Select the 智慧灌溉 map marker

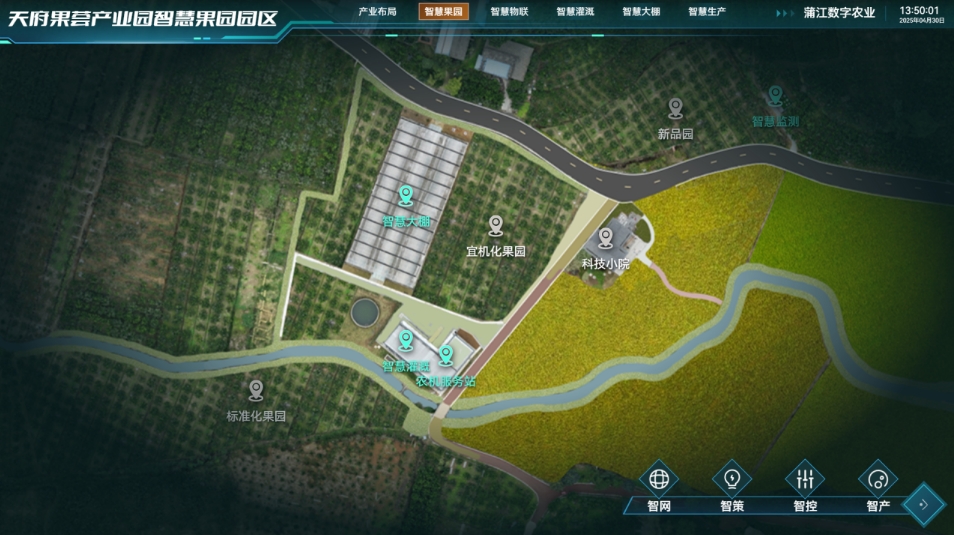tap(406, 341)
